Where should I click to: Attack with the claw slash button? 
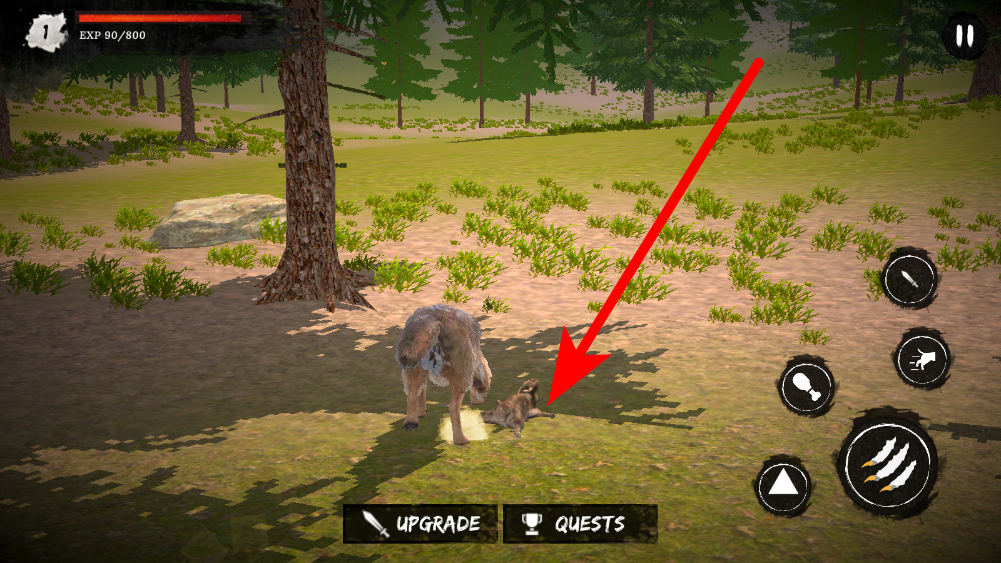point(887,466)
